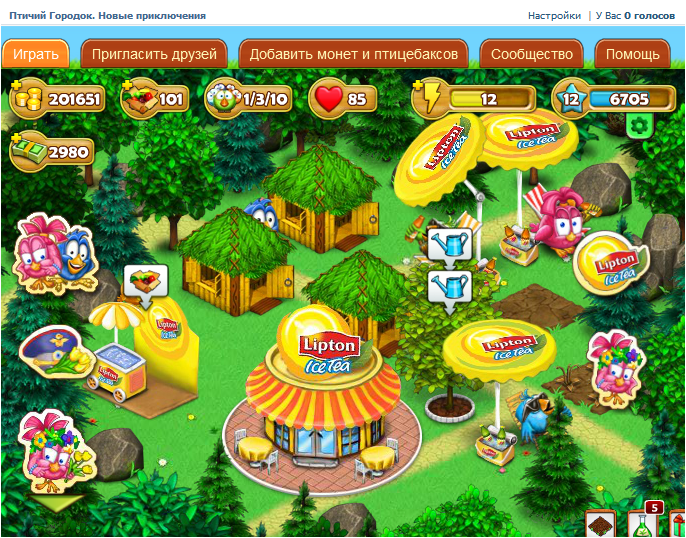
Task: Open the Lipton Ice Tea round badge
Action: click(609, 260)
